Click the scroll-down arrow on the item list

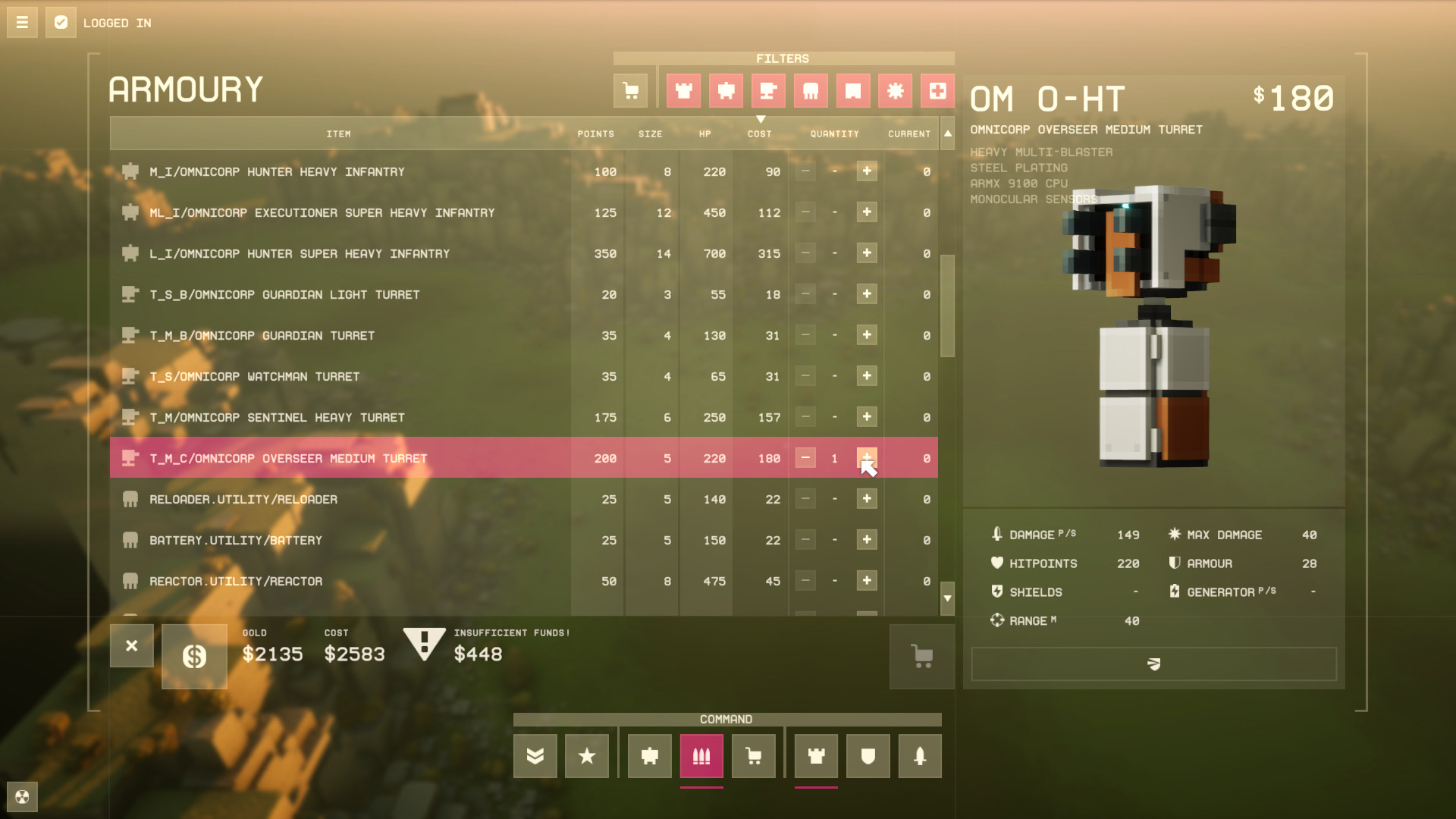[947, 598]
